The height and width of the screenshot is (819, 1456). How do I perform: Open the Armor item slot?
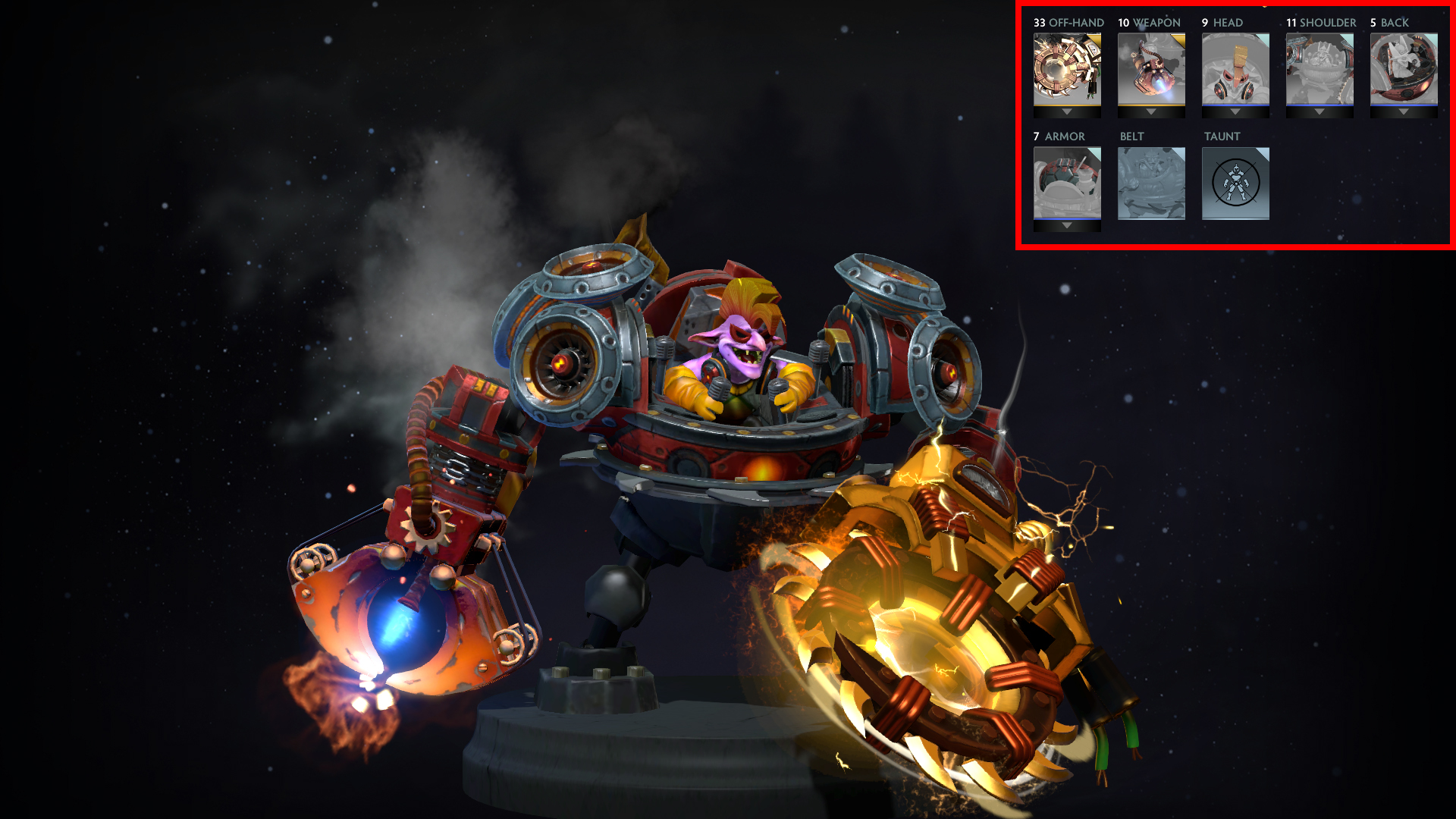coord(1067,182)
